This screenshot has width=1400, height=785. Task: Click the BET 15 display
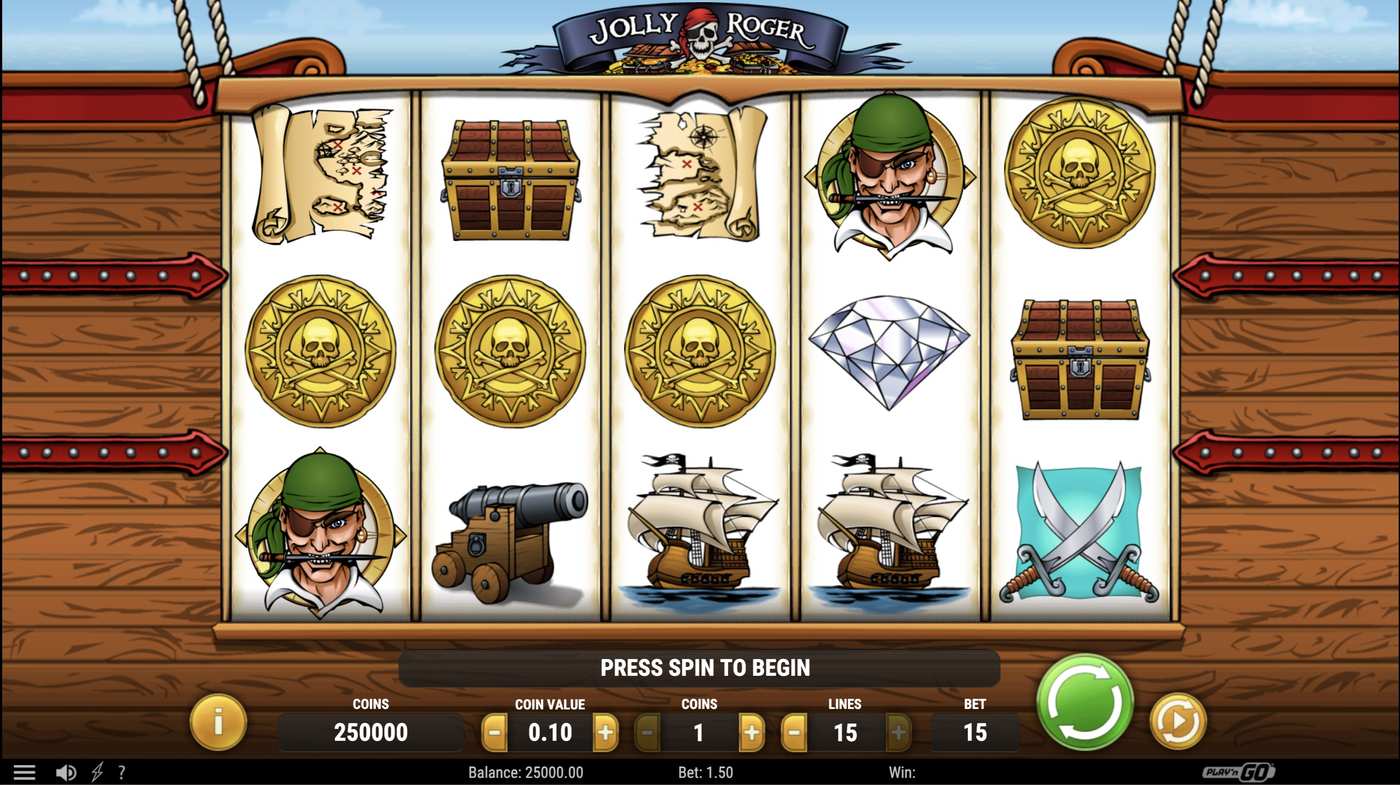pyautogui.click(x=975, y=732)
